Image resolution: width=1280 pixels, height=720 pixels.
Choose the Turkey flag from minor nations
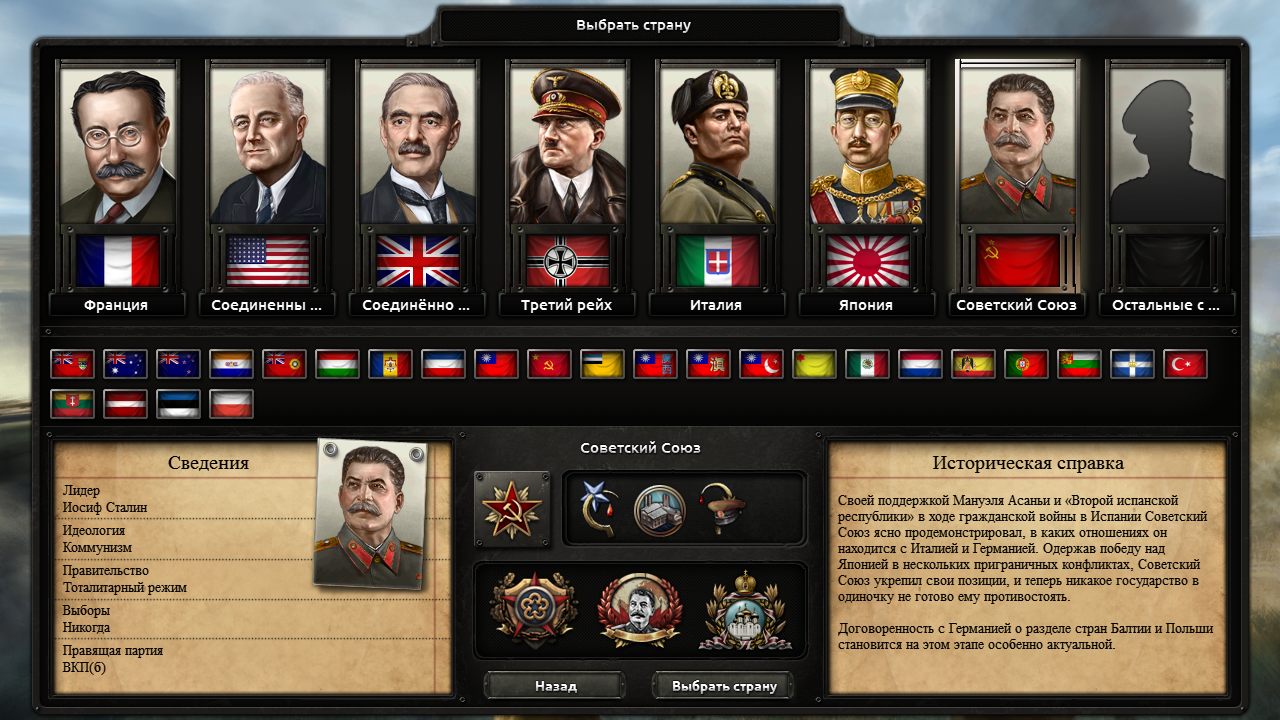(1185, 364)
